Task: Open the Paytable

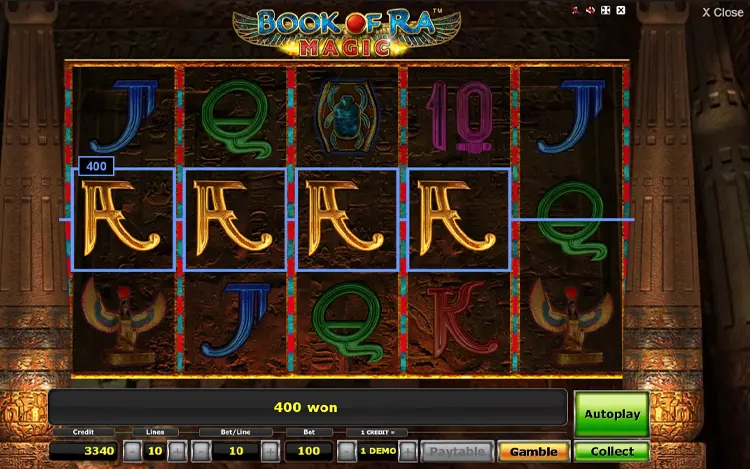Action: click(x=456, y=451)
